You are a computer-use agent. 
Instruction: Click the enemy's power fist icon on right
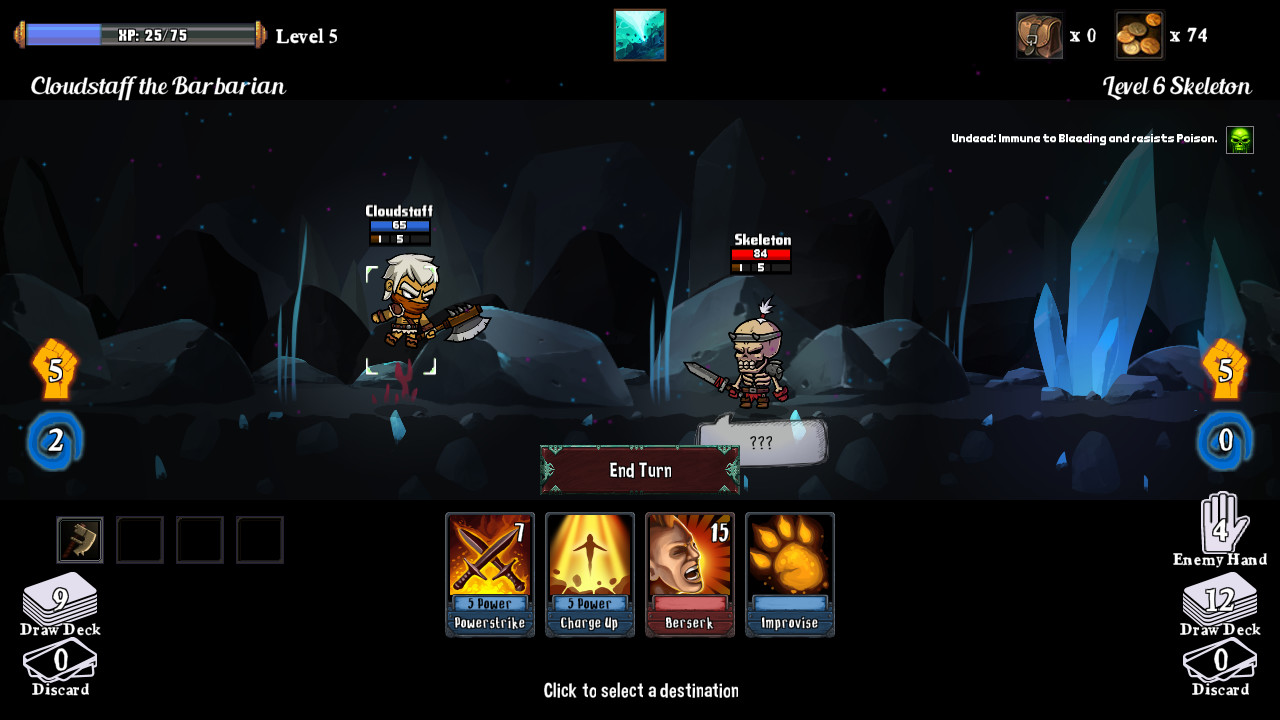pyautogui.click(x=1224, y=369)
